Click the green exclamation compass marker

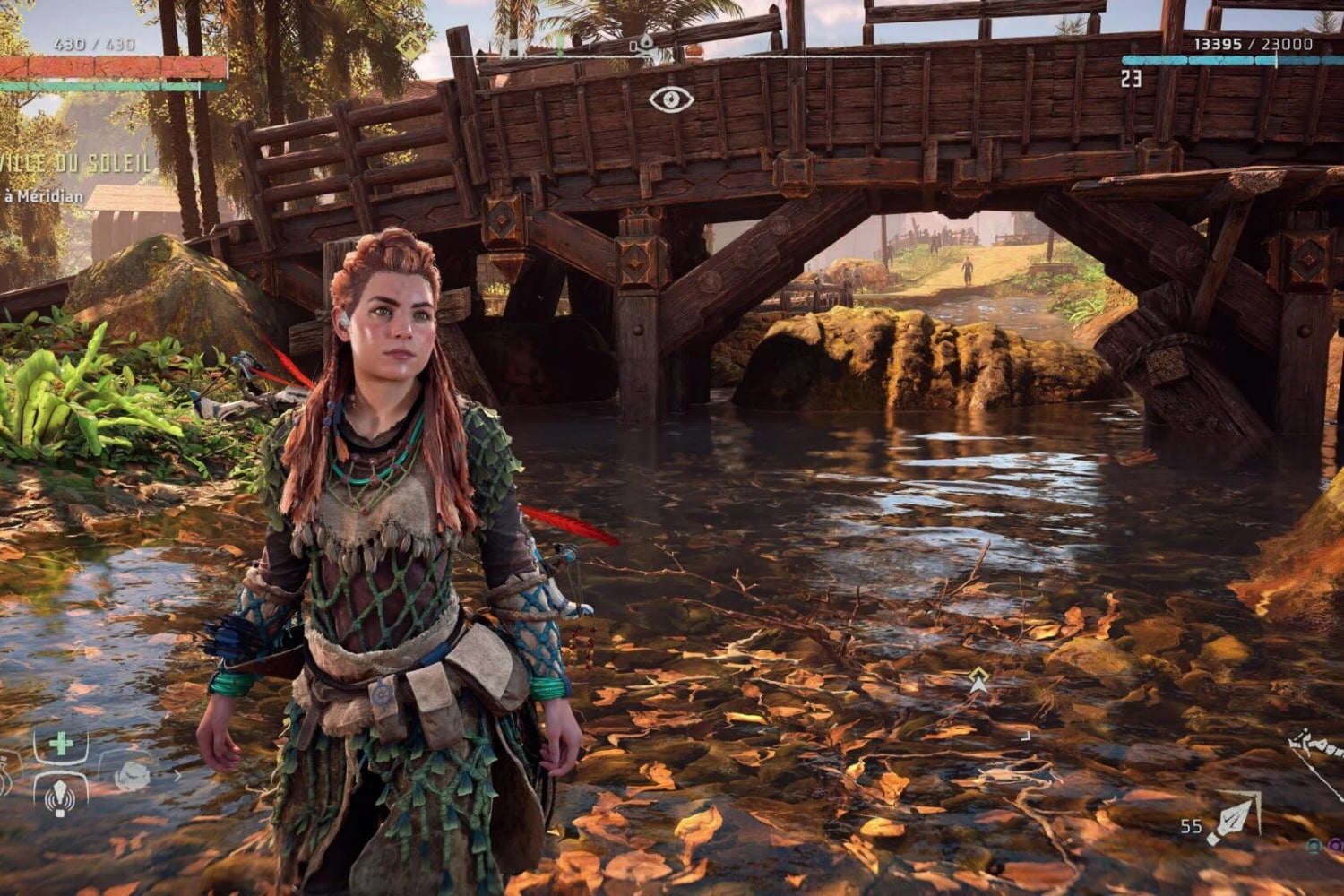560,45
